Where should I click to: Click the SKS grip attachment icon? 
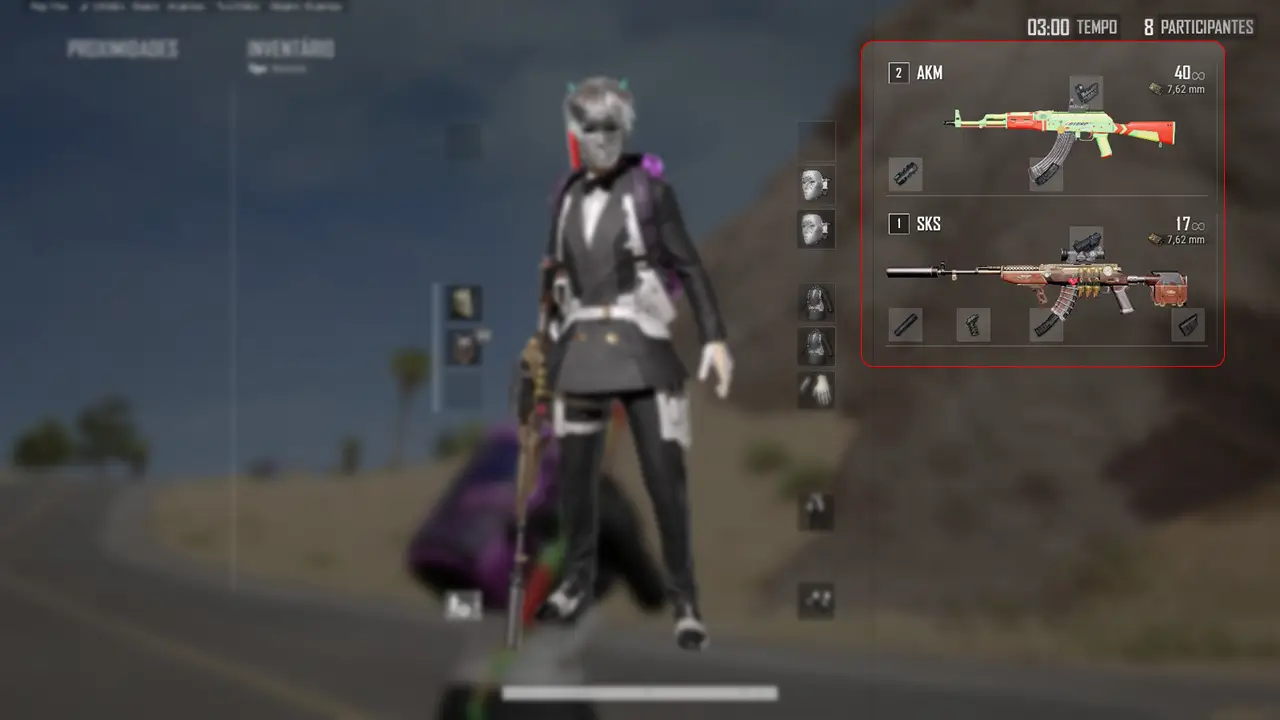click(x=973, y=324)
